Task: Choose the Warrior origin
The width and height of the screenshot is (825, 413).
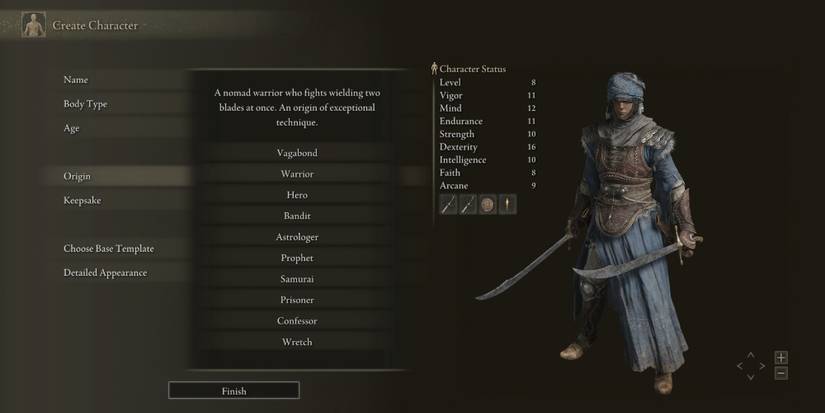Action: [x=296, y=174]
